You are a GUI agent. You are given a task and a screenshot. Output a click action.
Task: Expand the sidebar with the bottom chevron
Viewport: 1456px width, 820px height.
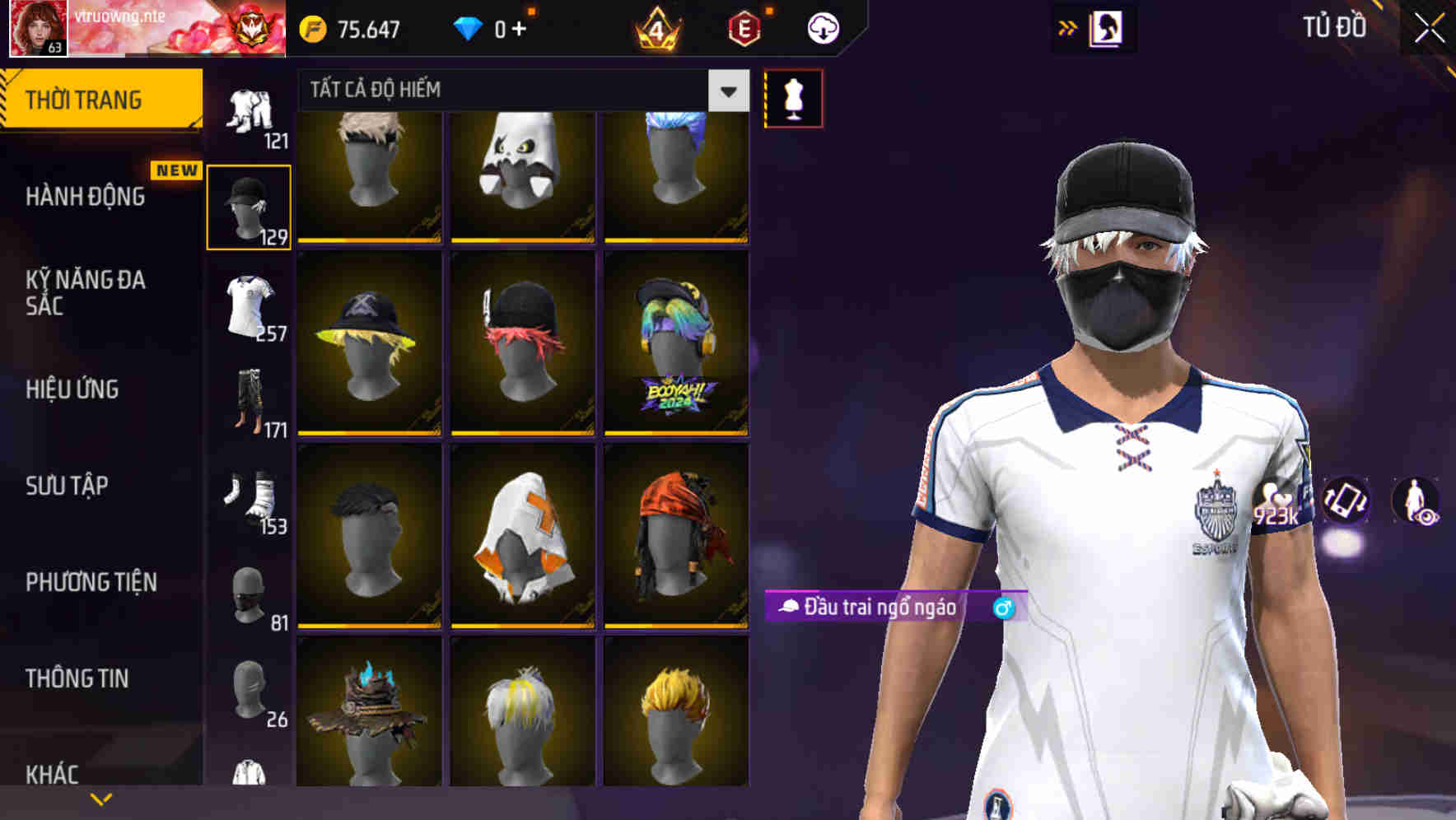coord(99,799)
